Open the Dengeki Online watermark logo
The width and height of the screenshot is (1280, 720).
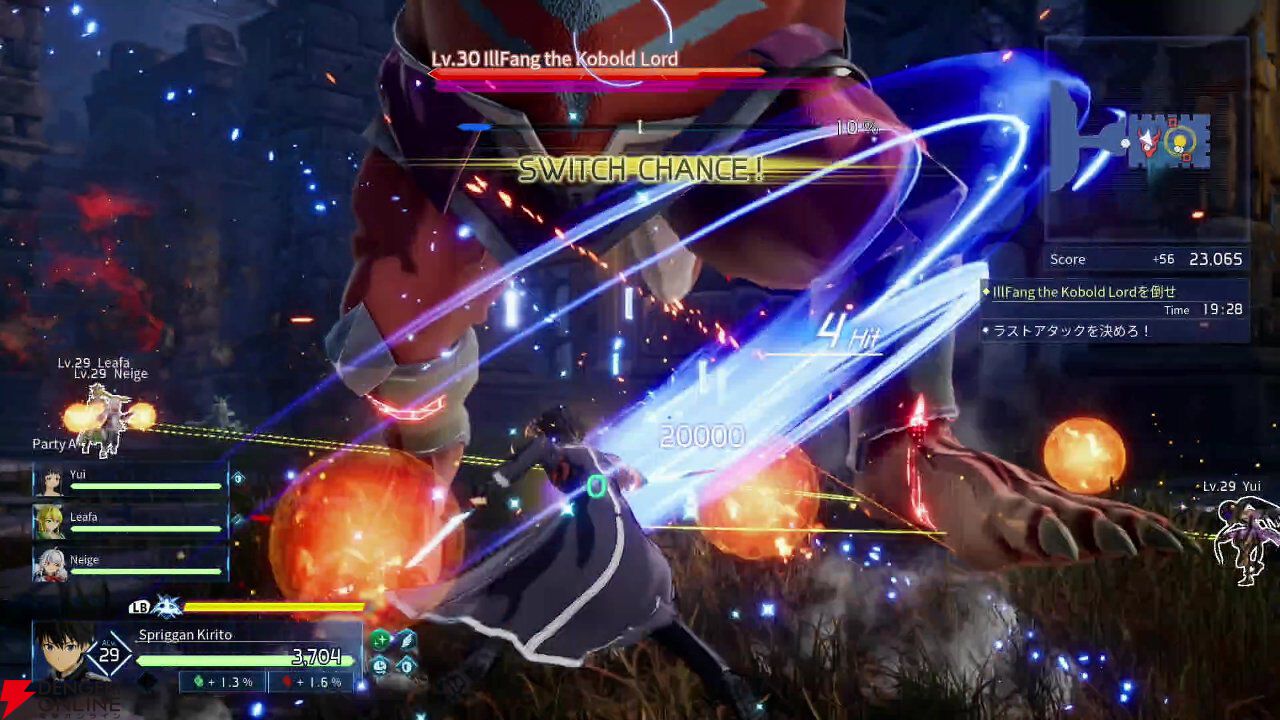[60, 699]
